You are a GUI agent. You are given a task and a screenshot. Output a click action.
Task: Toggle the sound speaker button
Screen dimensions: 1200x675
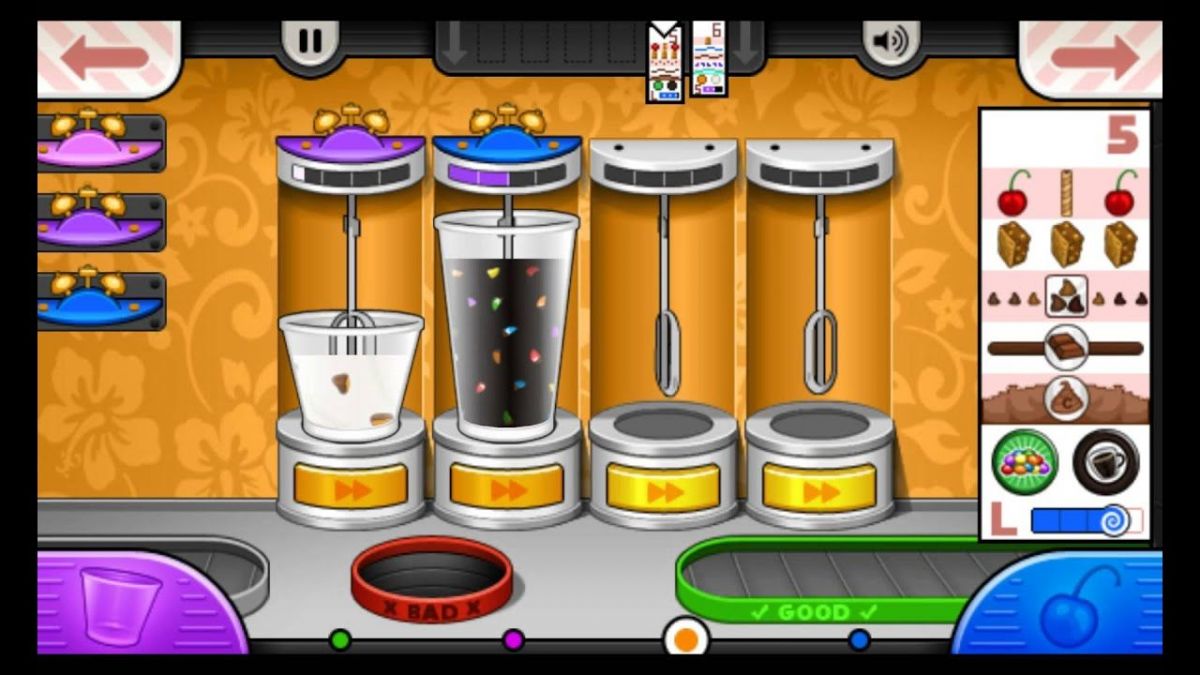[890, 41]
